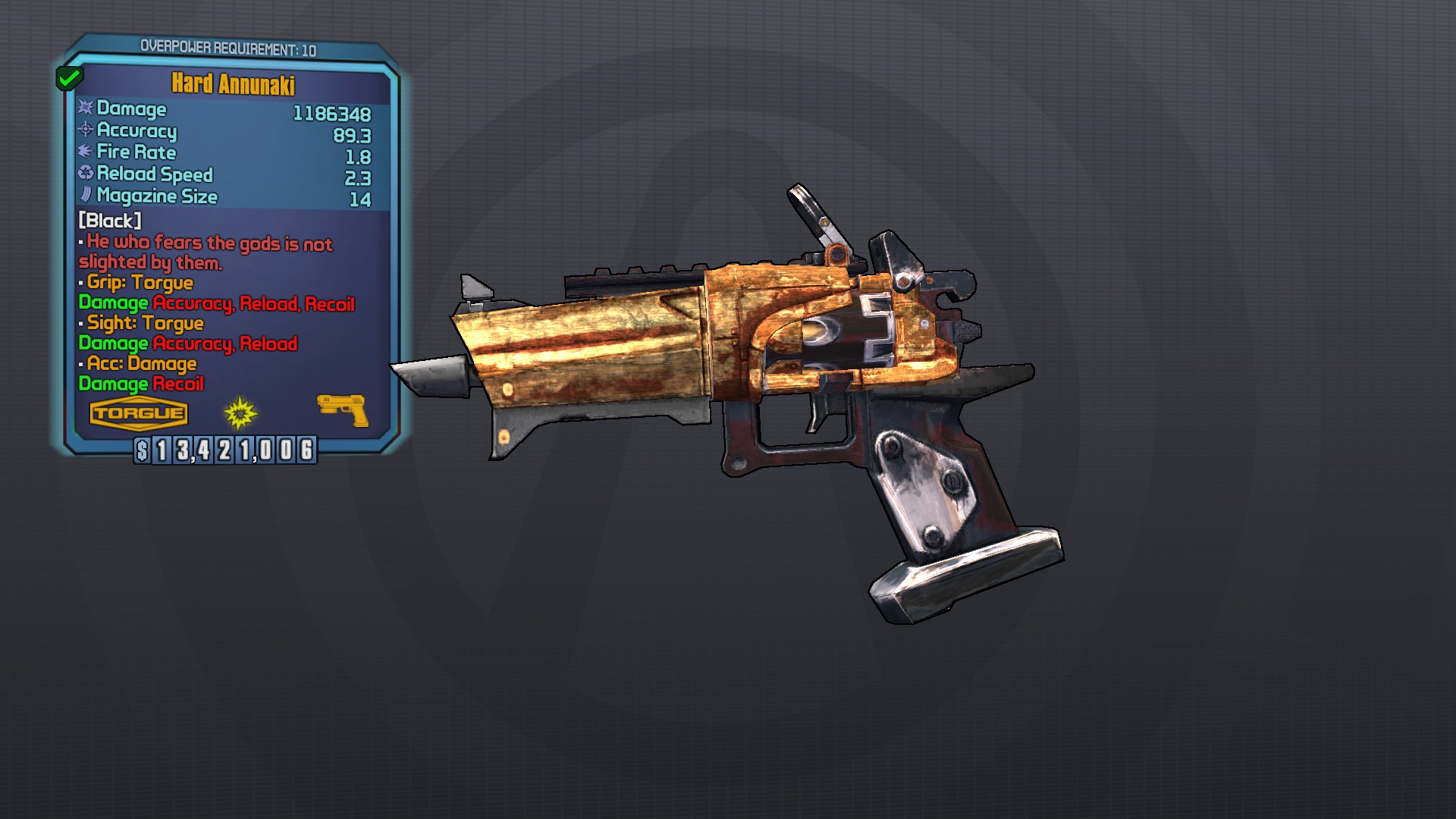Click the explosive element burst icon
1456x819 pixels.
point(239,413)
